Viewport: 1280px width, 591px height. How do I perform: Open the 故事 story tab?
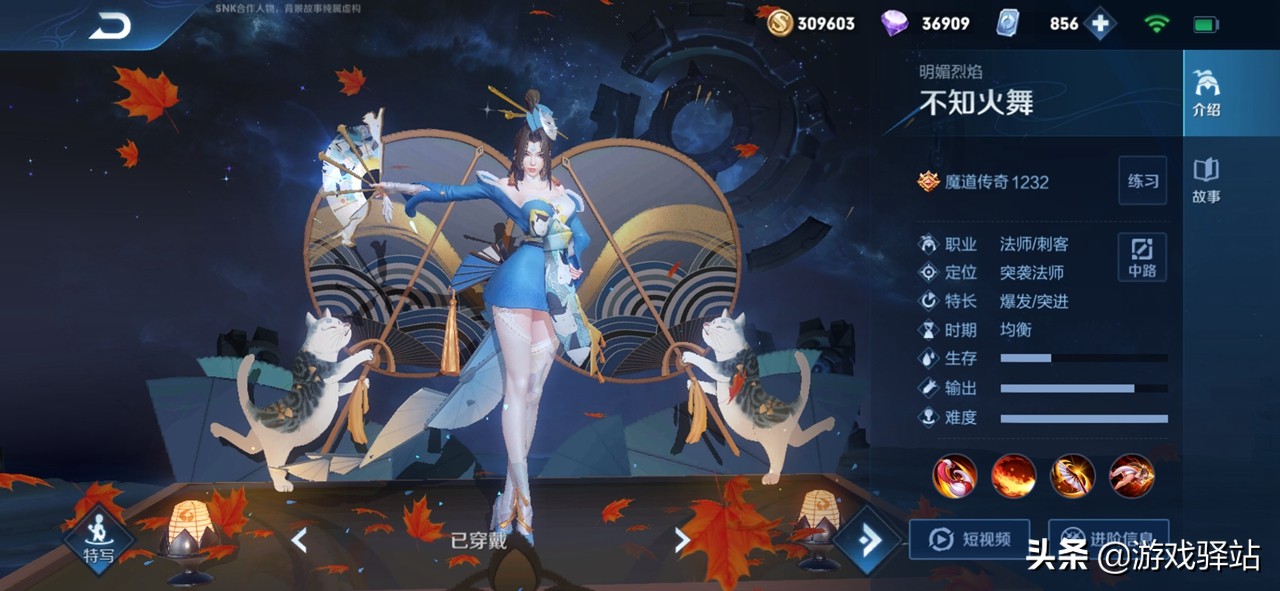pyautogui.click(x=1206, y=181)
